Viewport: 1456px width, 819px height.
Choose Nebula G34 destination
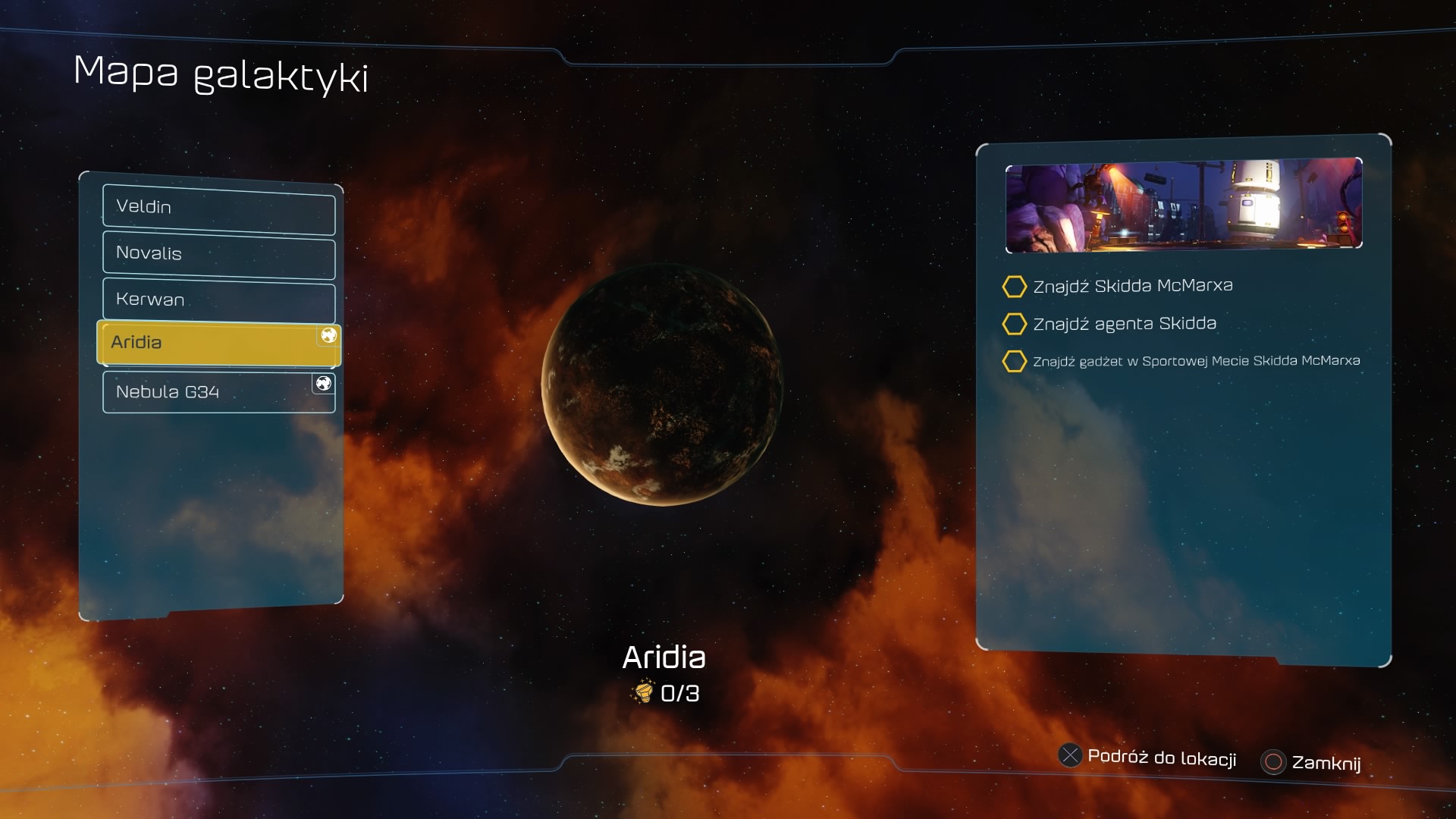218,392
